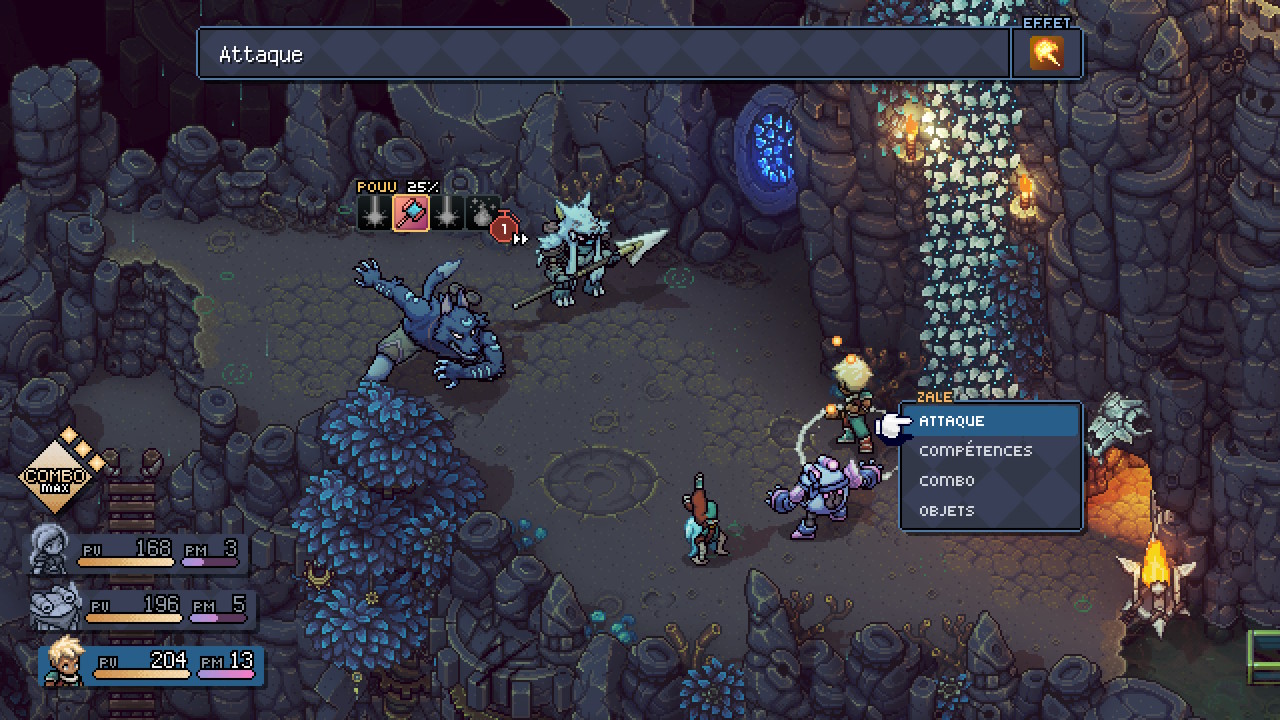Screen dimensions: 1280x720
Task: Select the silver-haired party member's portrait
Action: click(x=51, y=550)
